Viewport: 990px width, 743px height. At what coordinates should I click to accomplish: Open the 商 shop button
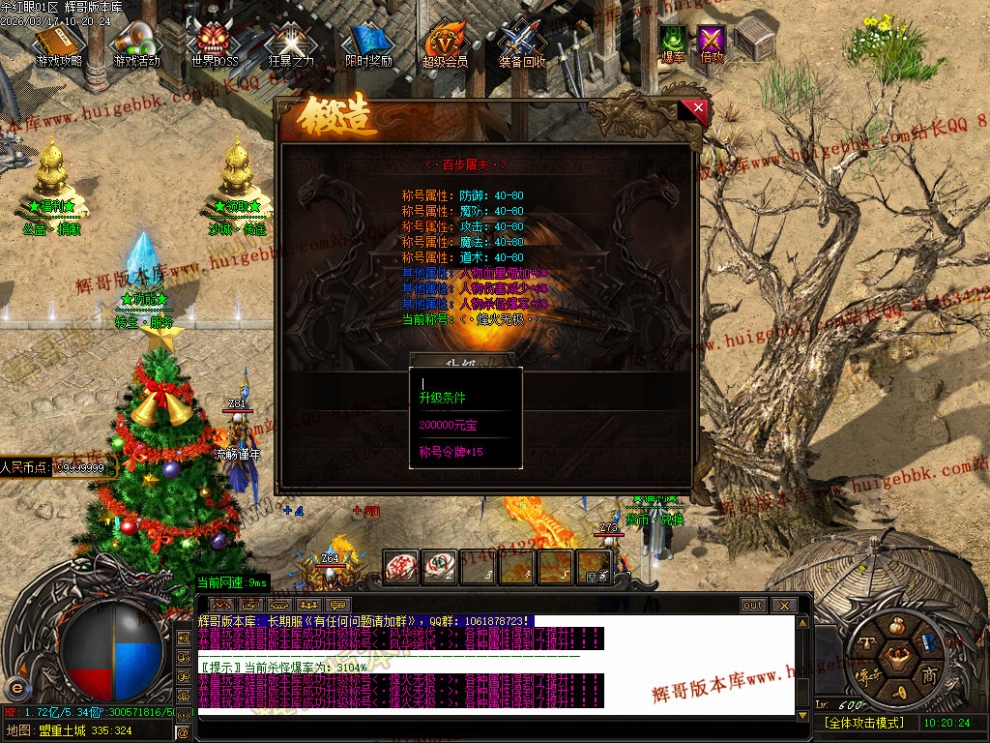tap(928, 673)
